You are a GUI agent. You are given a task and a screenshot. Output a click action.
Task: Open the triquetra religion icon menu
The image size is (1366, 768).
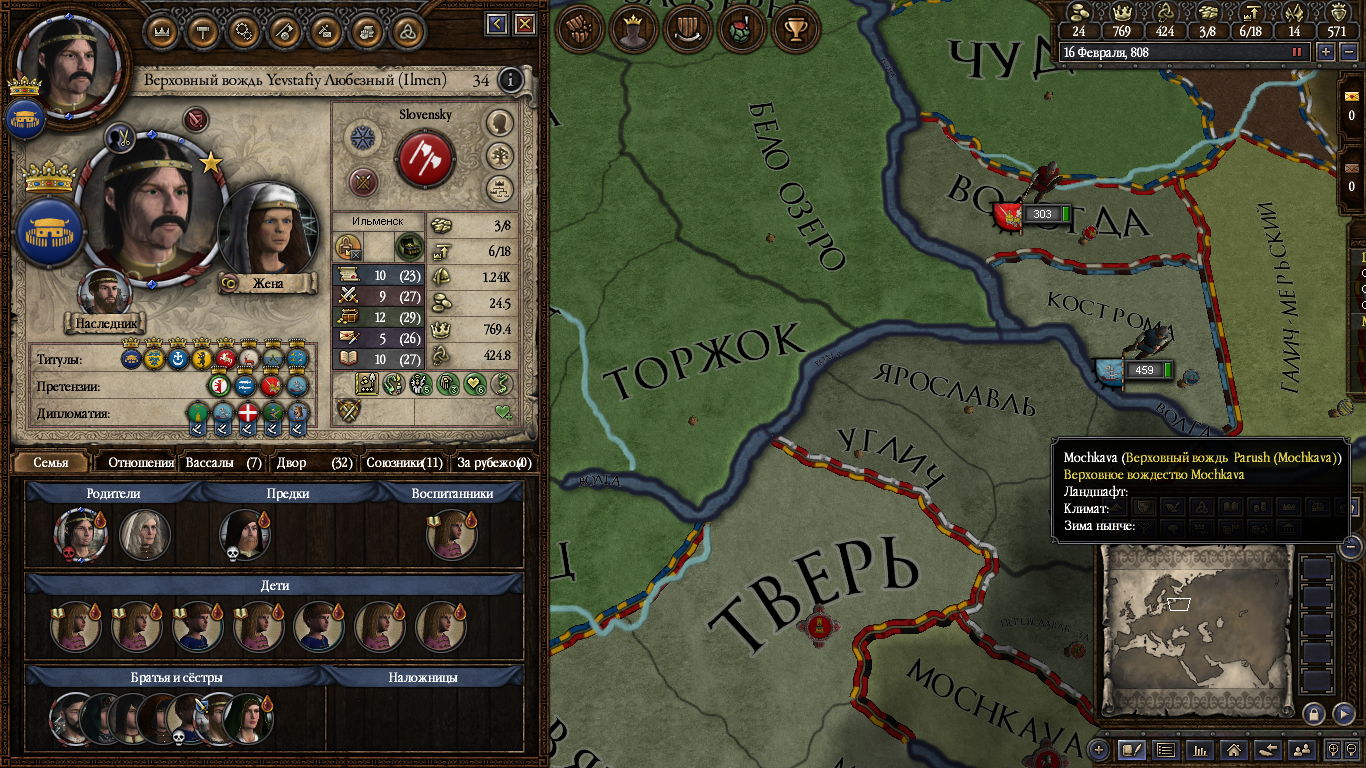point(406,30)
